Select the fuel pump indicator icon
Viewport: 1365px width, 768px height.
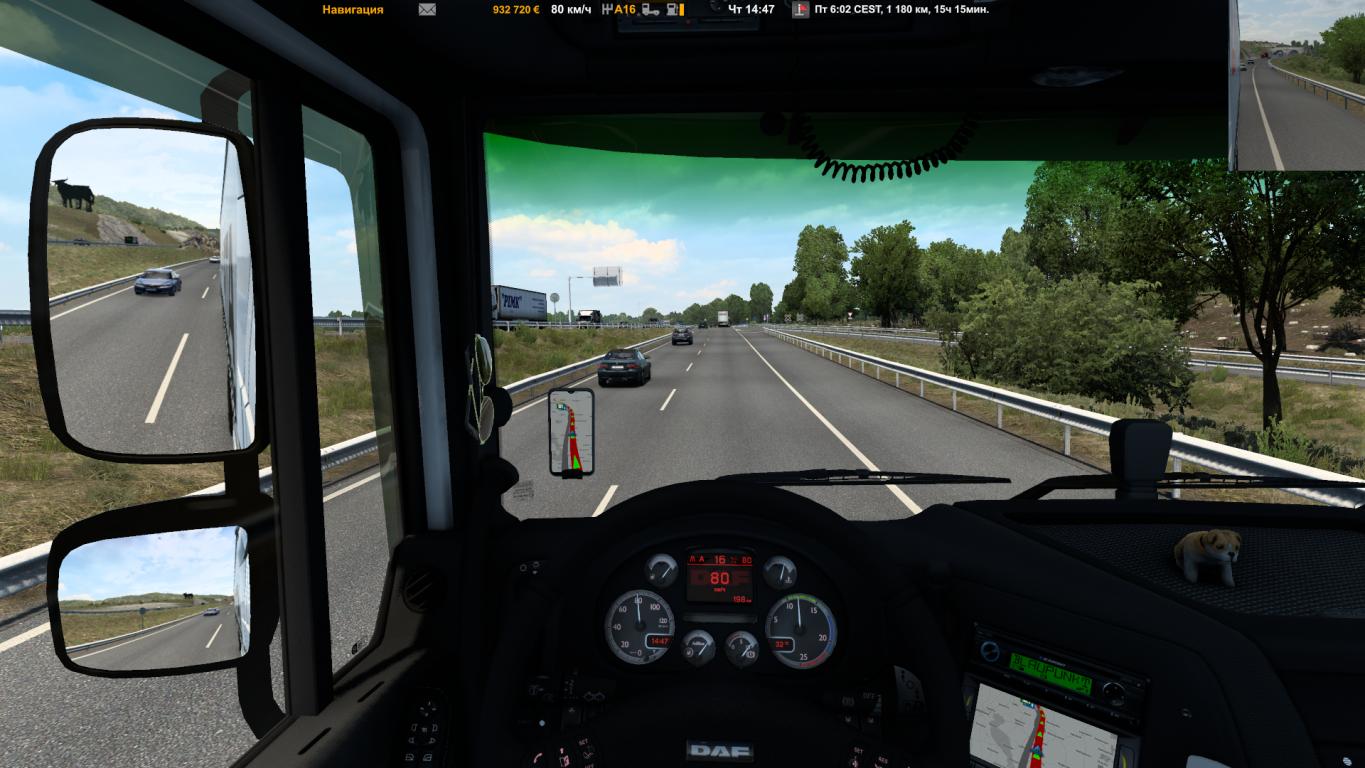[x=675, y=10]
